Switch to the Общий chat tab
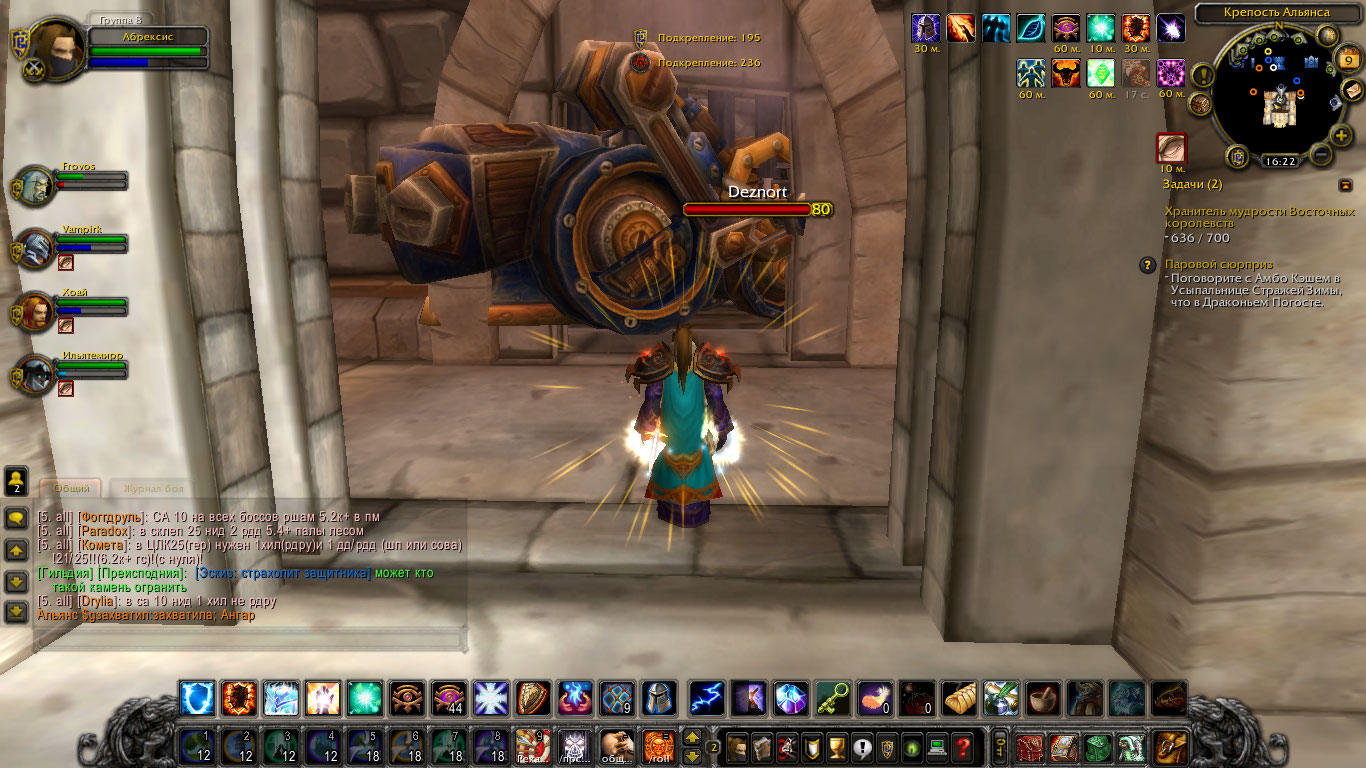The width and height of the screenshot is (1366, 768). click(71, 489)
